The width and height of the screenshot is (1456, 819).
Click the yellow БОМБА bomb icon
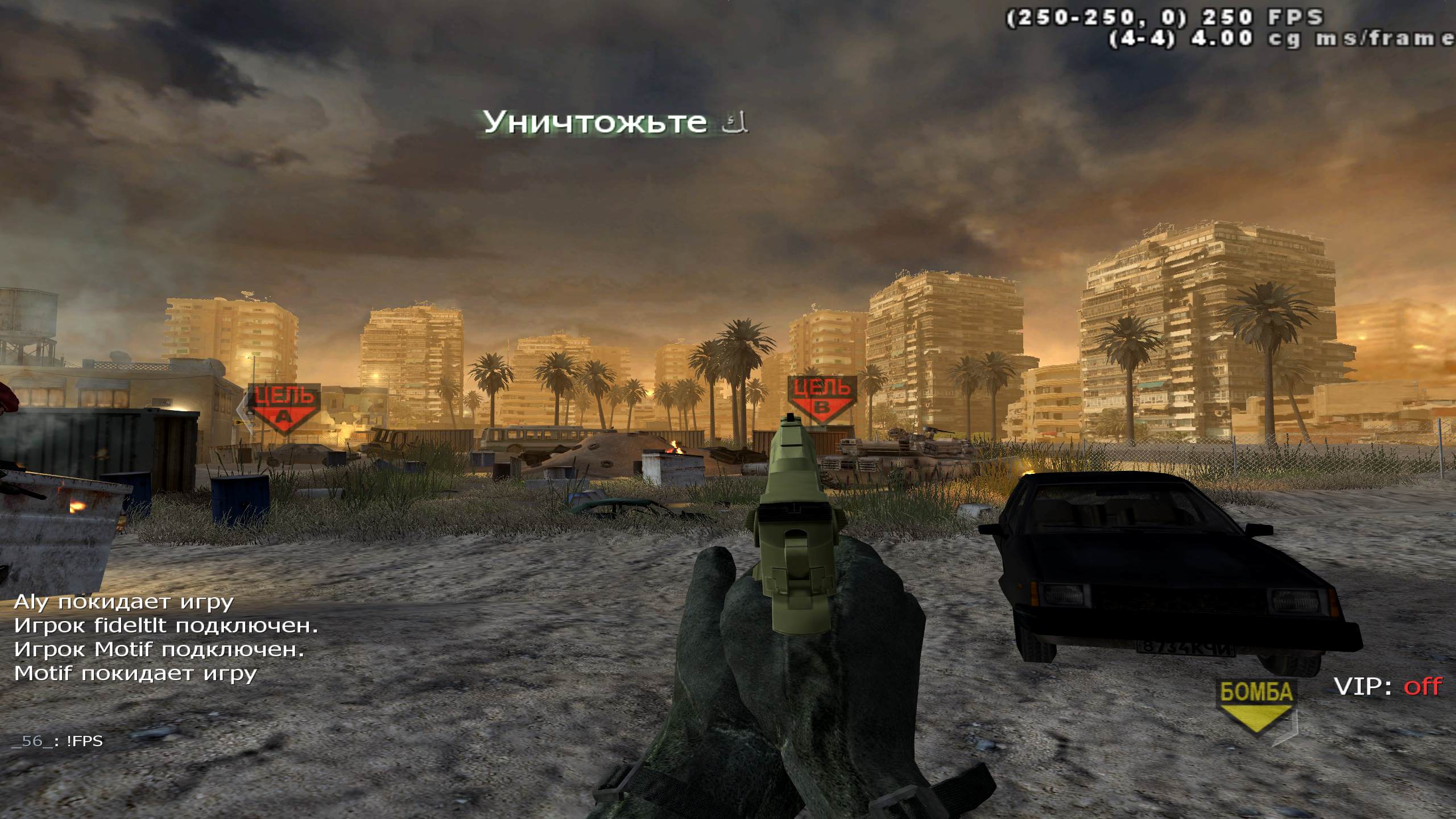click(1256, 705)
